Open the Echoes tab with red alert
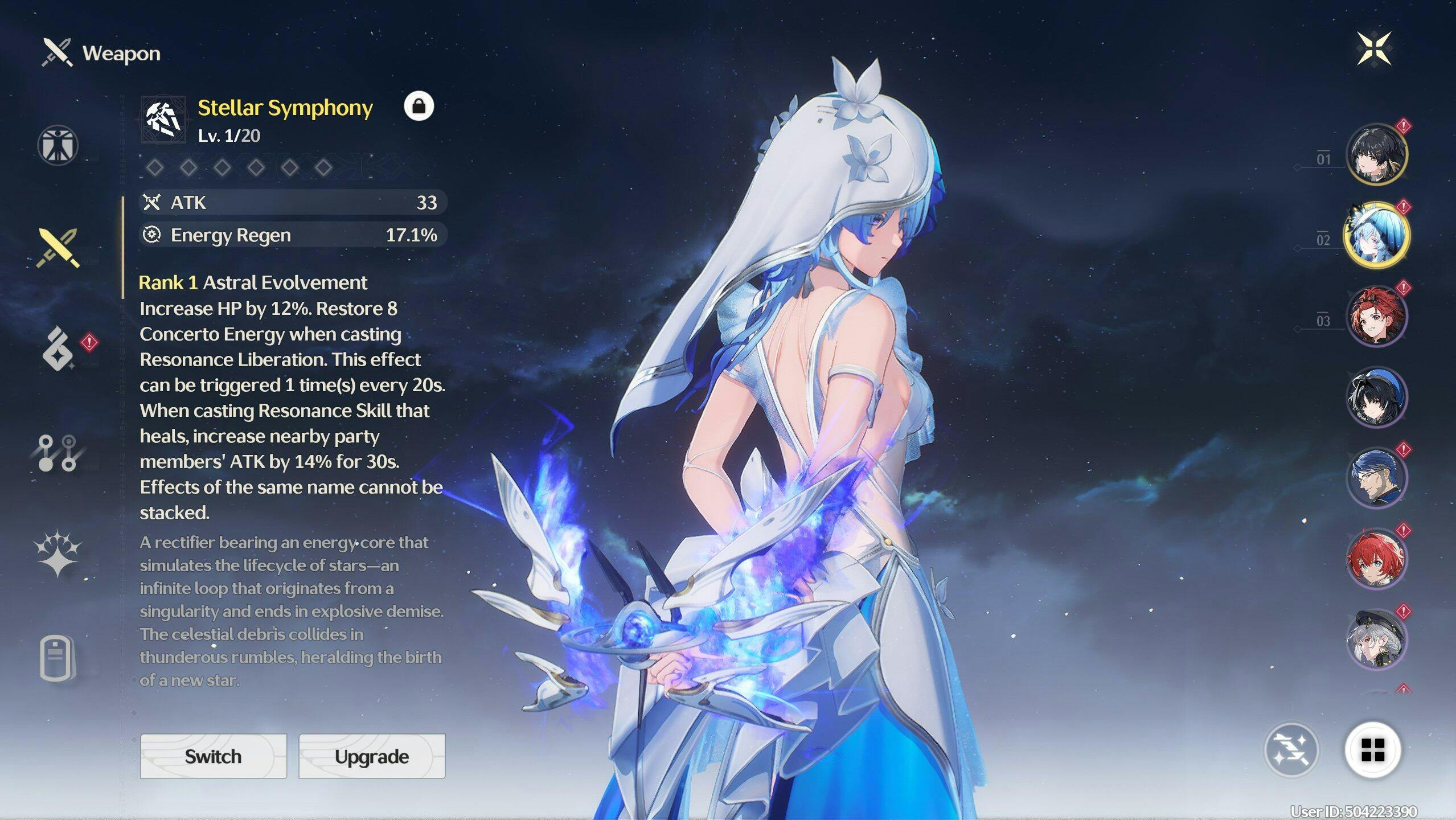The height and width of the screenshot is (820, 1456). (x=59, y=348)
